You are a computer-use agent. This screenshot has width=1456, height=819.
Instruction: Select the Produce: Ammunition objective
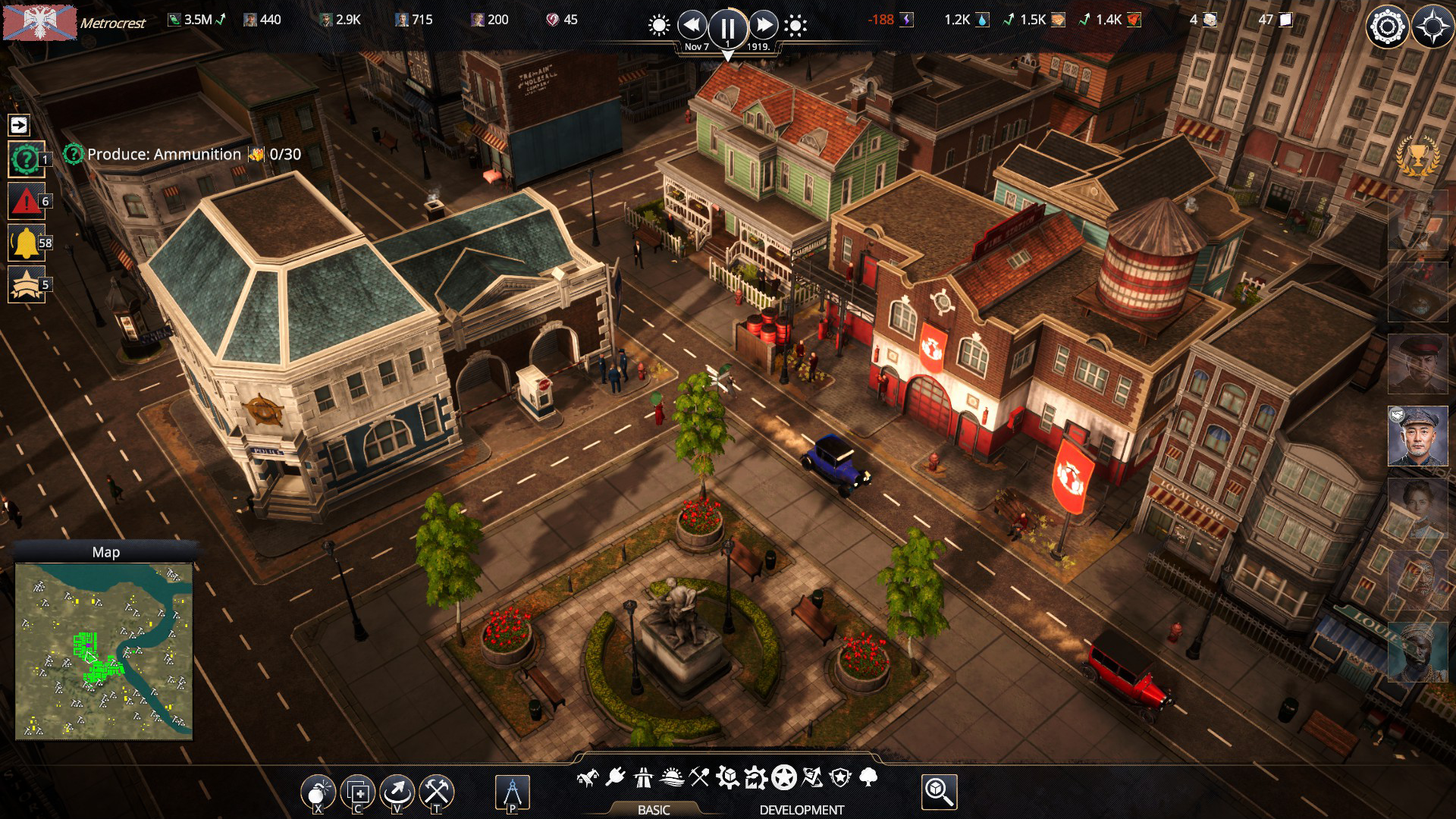pyautogui.click(x=164, y=155)
